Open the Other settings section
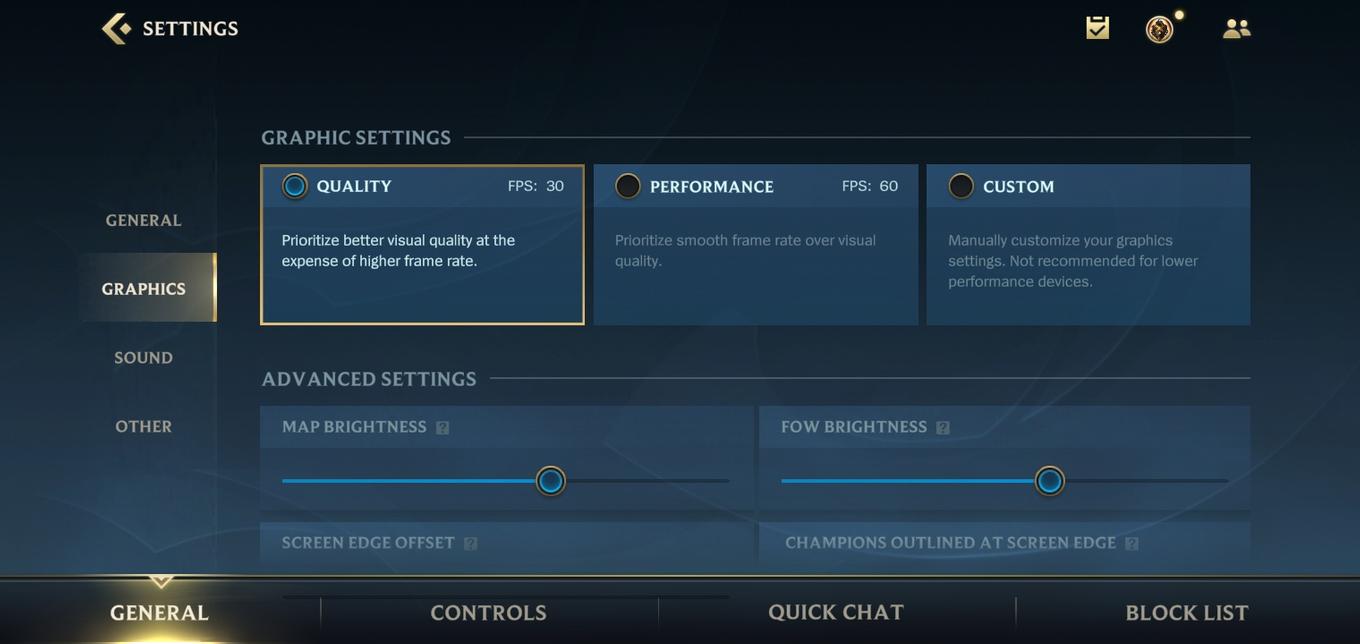The width and height of the screenshot is (1360, 644). coord(144,427)
